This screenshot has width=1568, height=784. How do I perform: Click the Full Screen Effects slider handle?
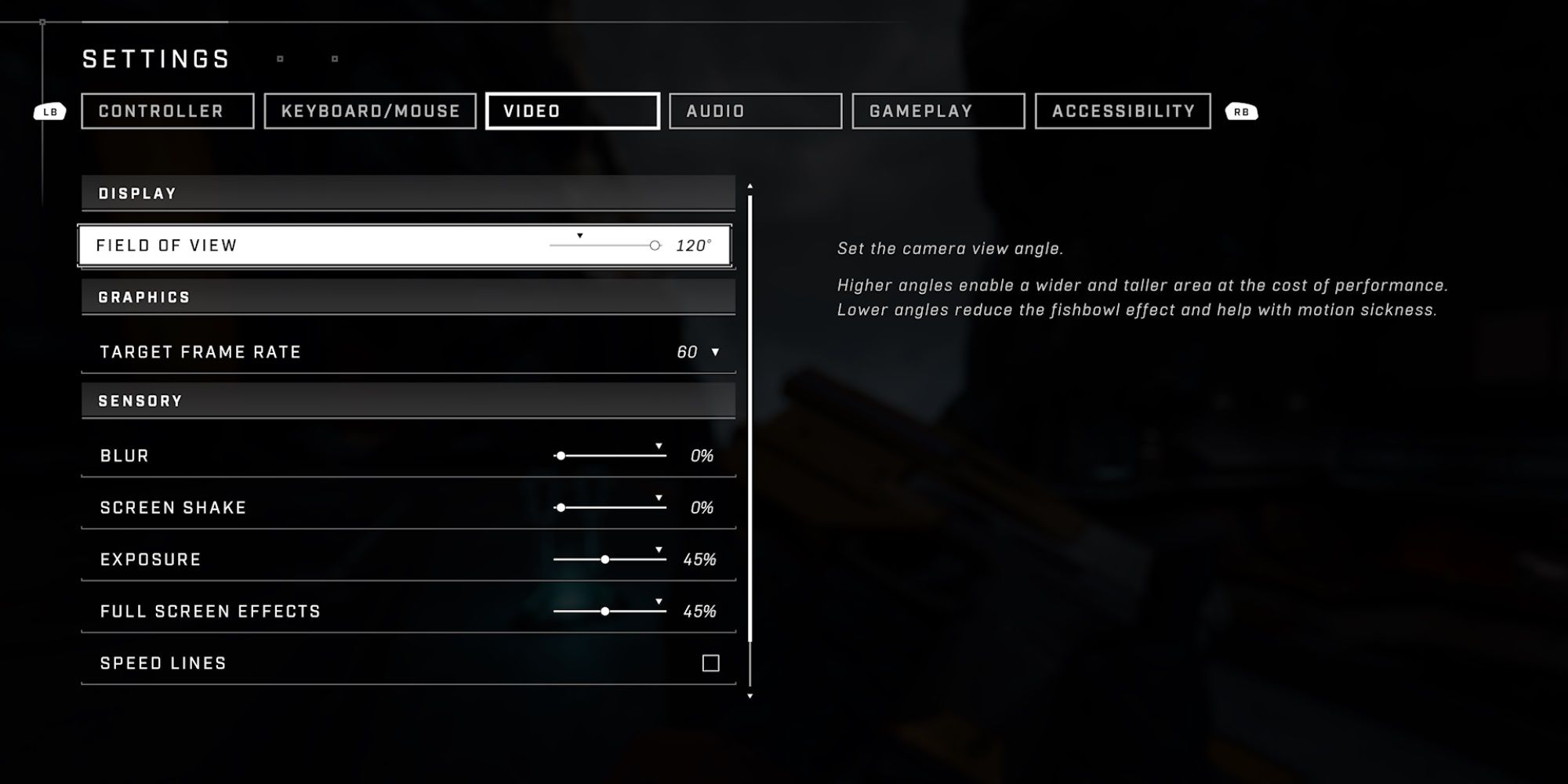click(604, 610)
